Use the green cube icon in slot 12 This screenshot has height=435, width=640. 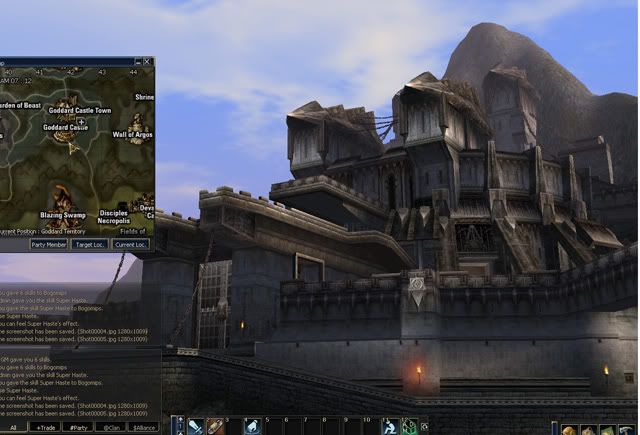click(x=408, y=427)
